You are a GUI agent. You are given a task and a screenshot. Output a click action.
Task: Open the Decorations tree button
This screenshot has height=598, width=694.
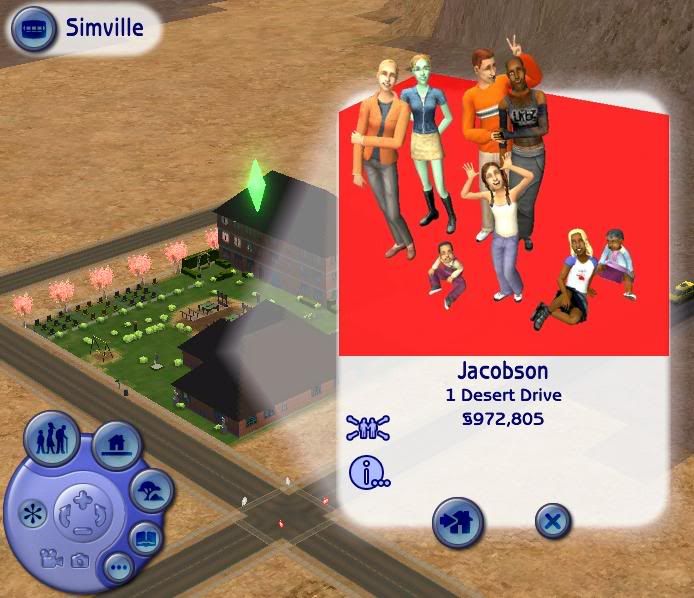coord(151,490)
